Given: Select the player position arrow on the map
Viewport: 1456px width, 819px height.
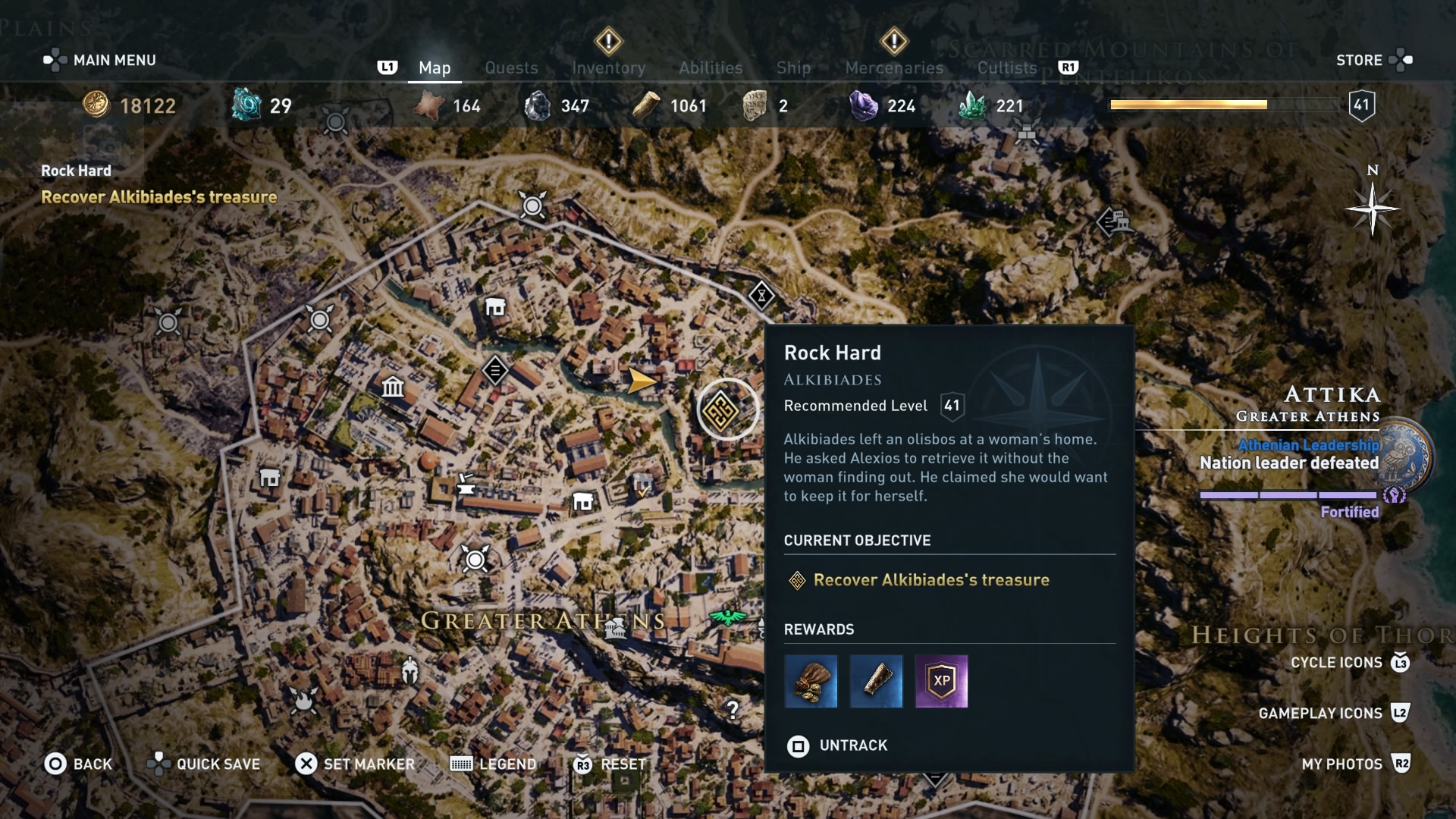Looking at the screenshot, I should [641, 381].
